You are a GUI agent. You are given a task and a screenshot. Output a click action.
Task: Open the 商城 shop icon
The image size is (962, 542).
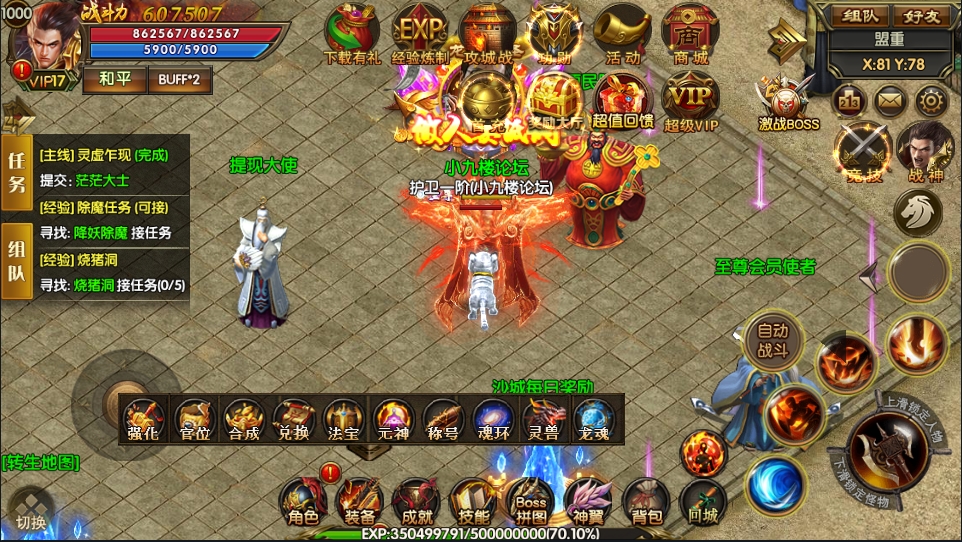point(690,33)
